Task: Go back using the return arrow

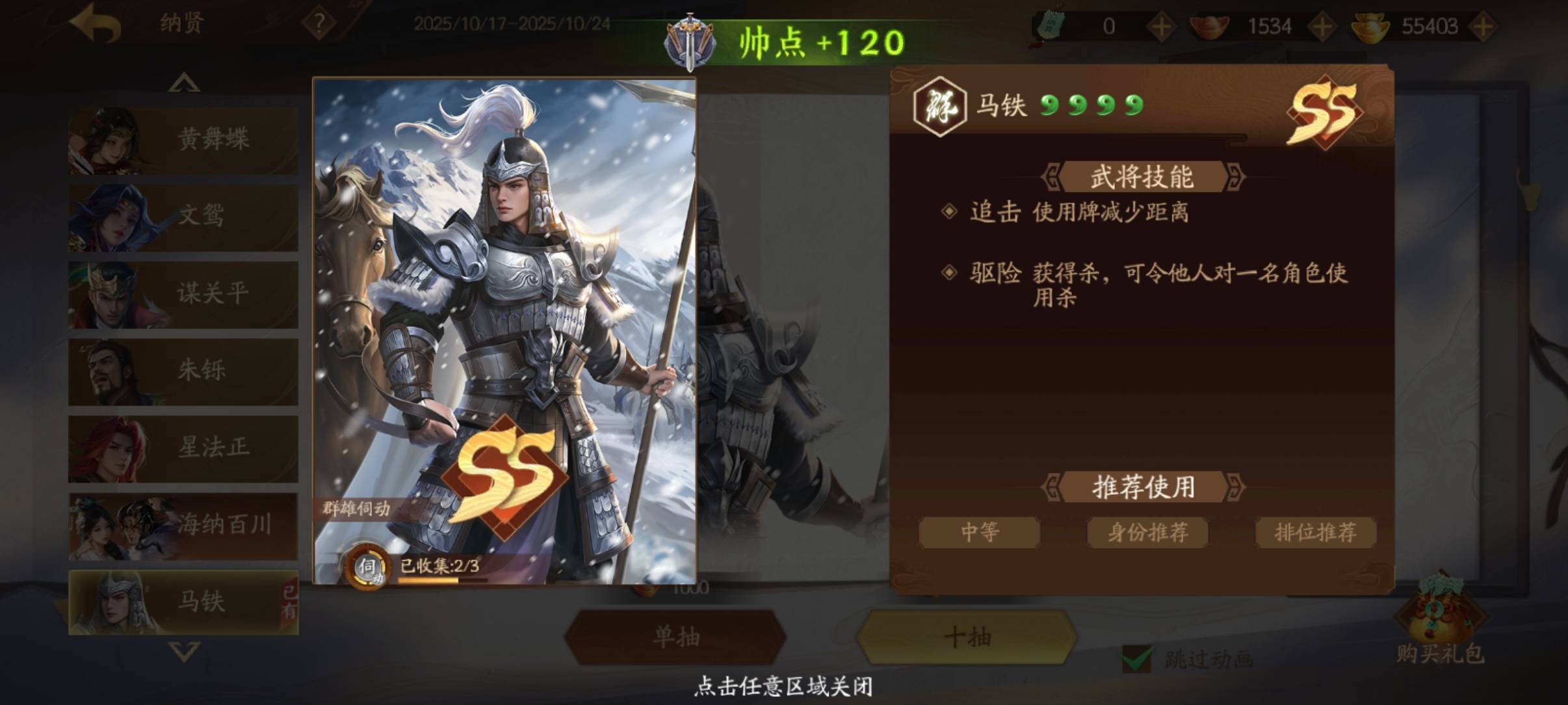Action: 96,25
